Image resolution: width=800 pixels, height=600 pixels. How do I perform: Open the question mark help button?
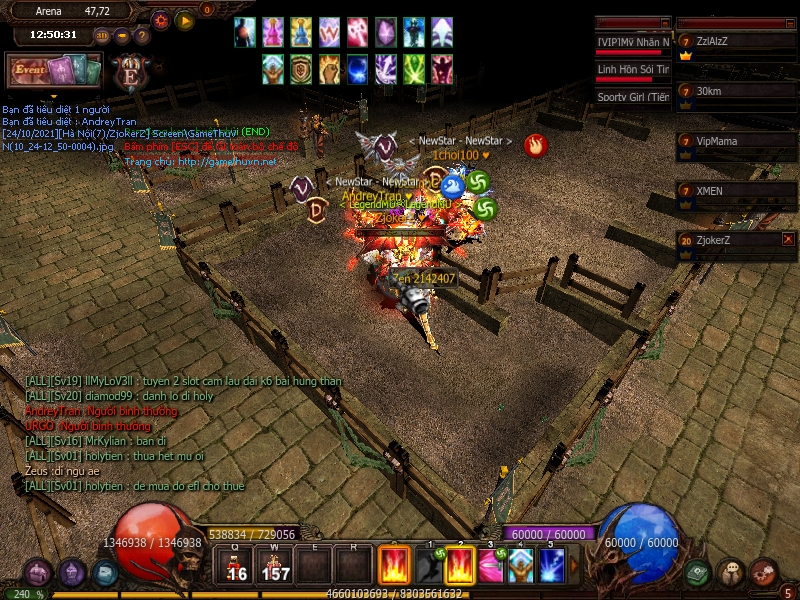(x=141, y=36)
